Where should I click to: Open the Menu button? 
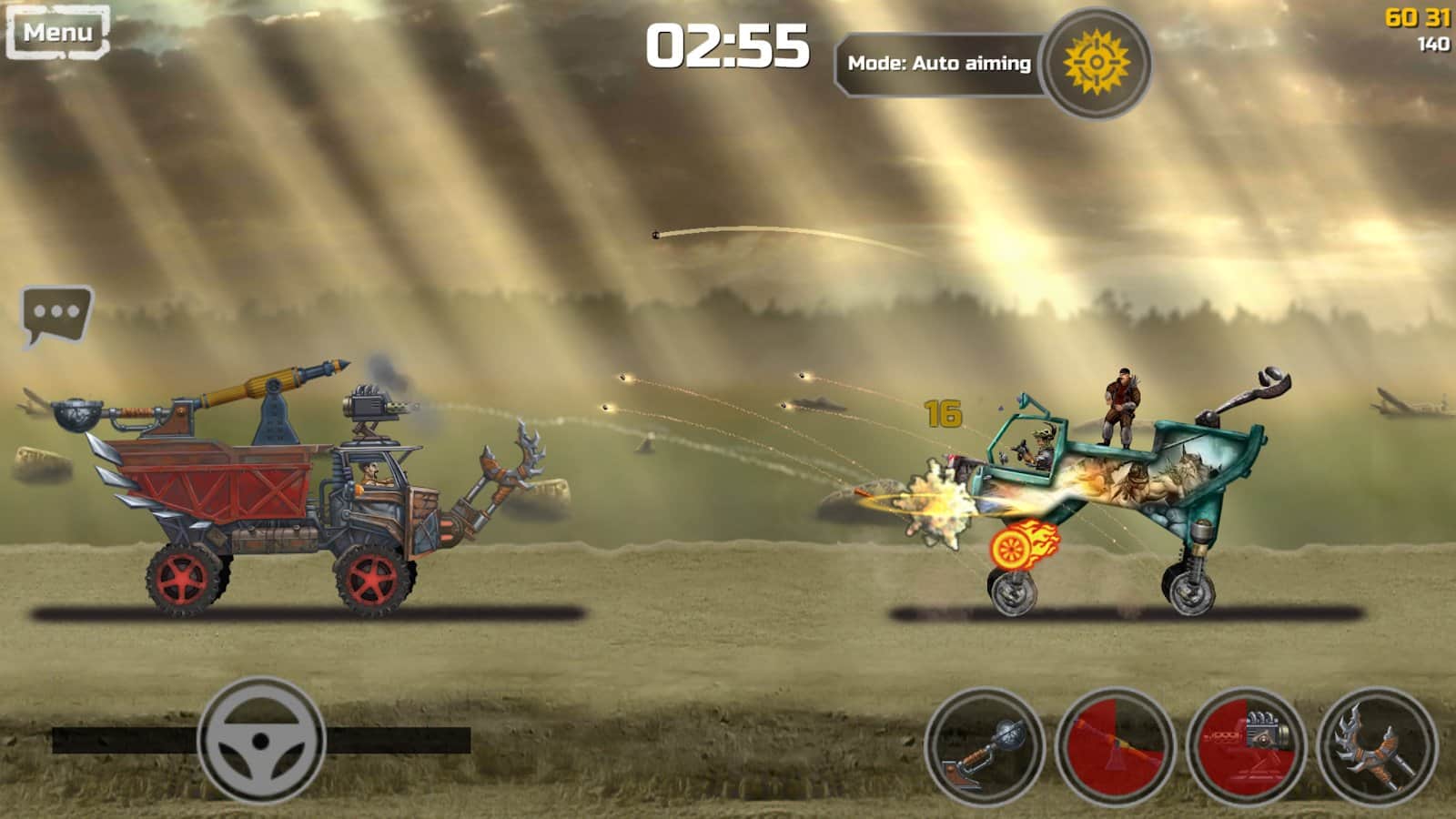[x=59, y=30]
